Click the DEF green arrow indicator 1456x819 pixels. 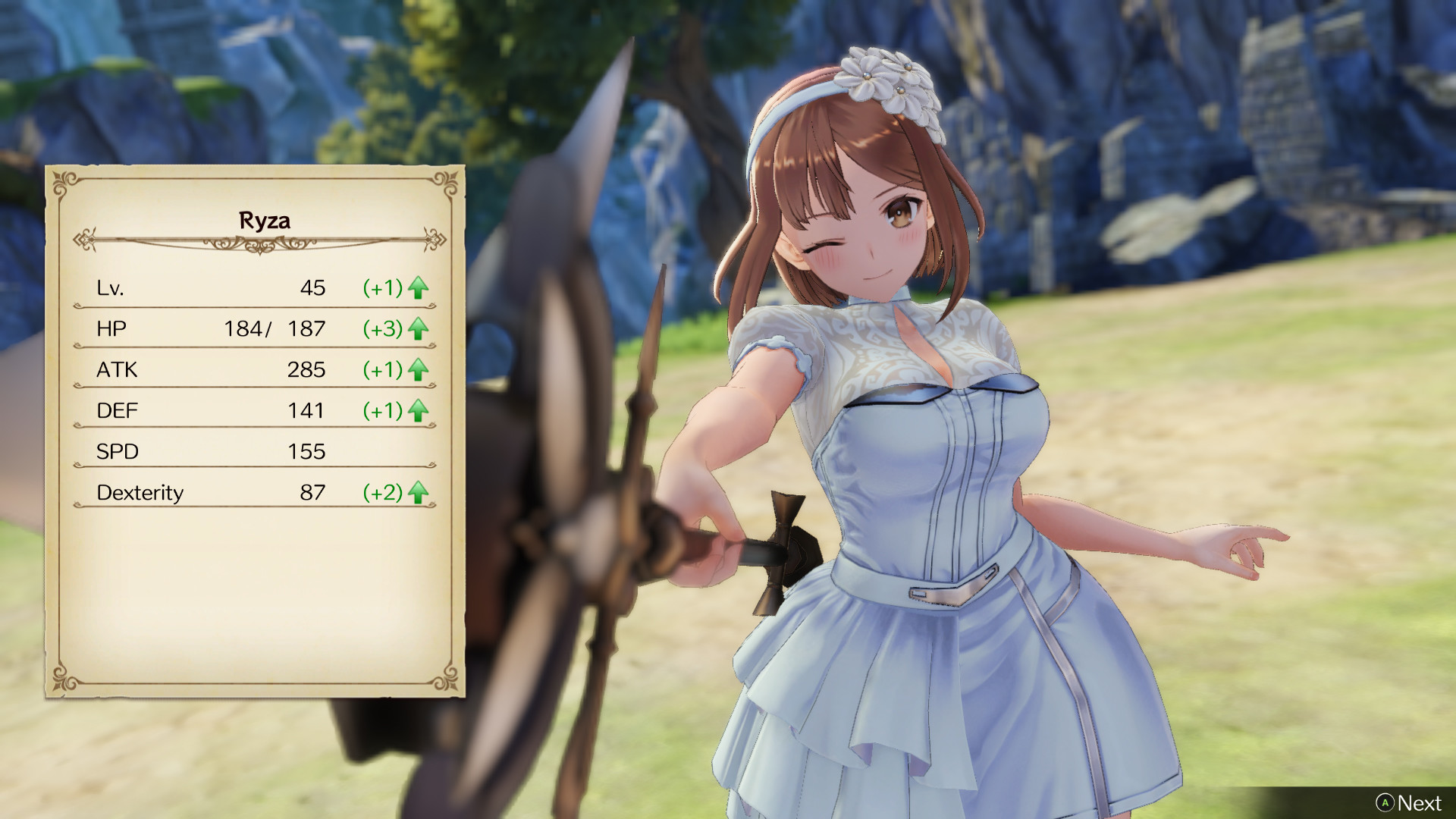click(417, 411)
